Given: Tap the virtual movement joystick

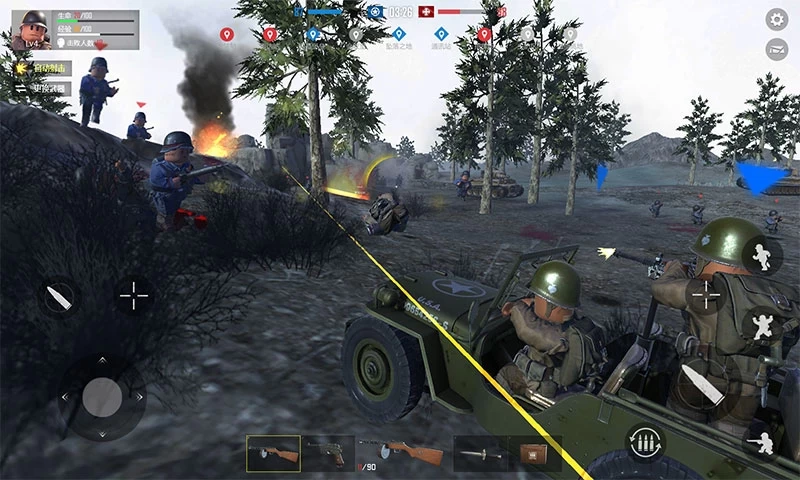Looking at the screenshot, I should tap(102, 398).
